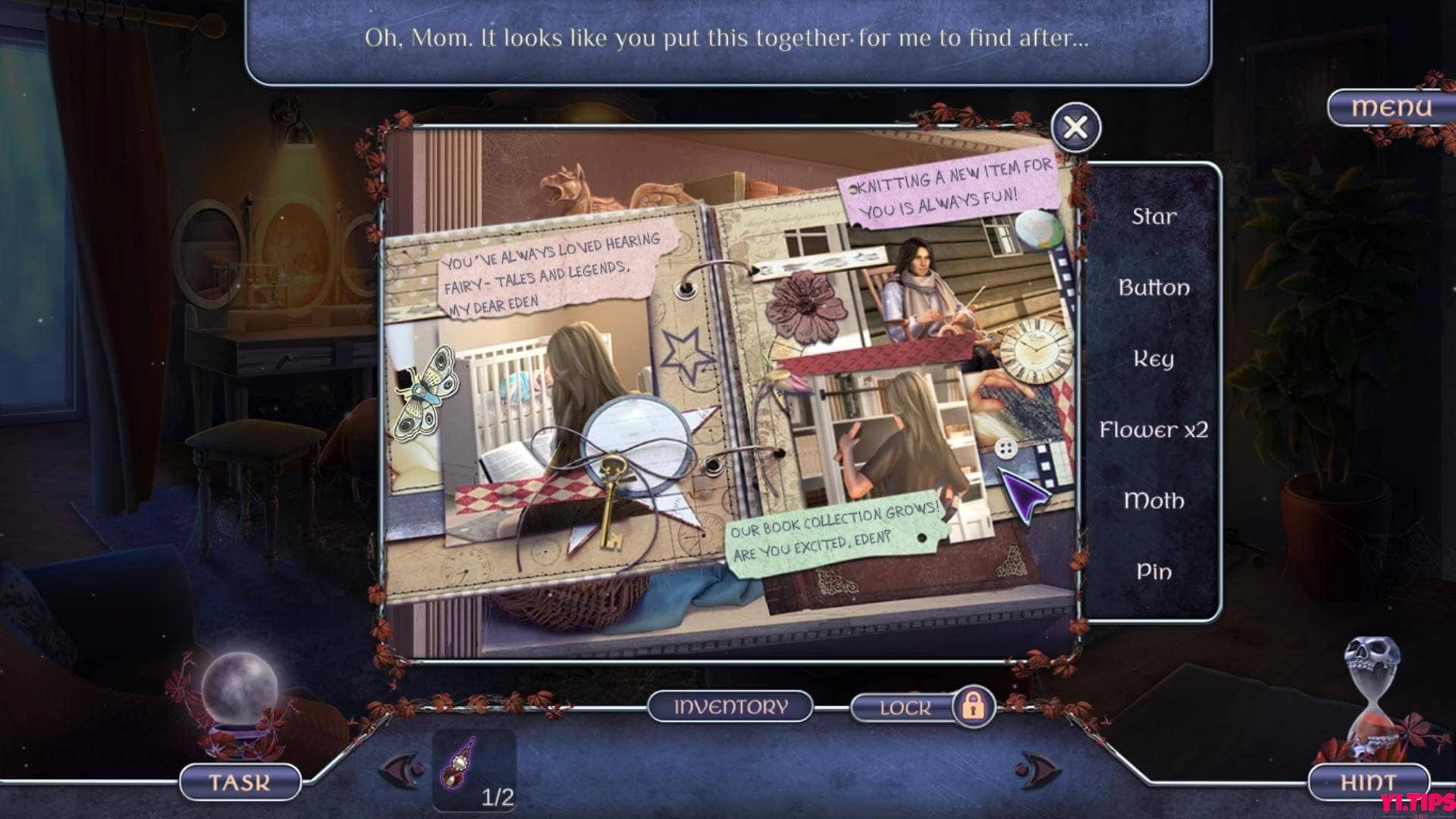Viewport: 1456px width, 819px height.
Task: Click the left arrow beside the inventory slot
Action: pyautogui.click(x=402, y=770)
